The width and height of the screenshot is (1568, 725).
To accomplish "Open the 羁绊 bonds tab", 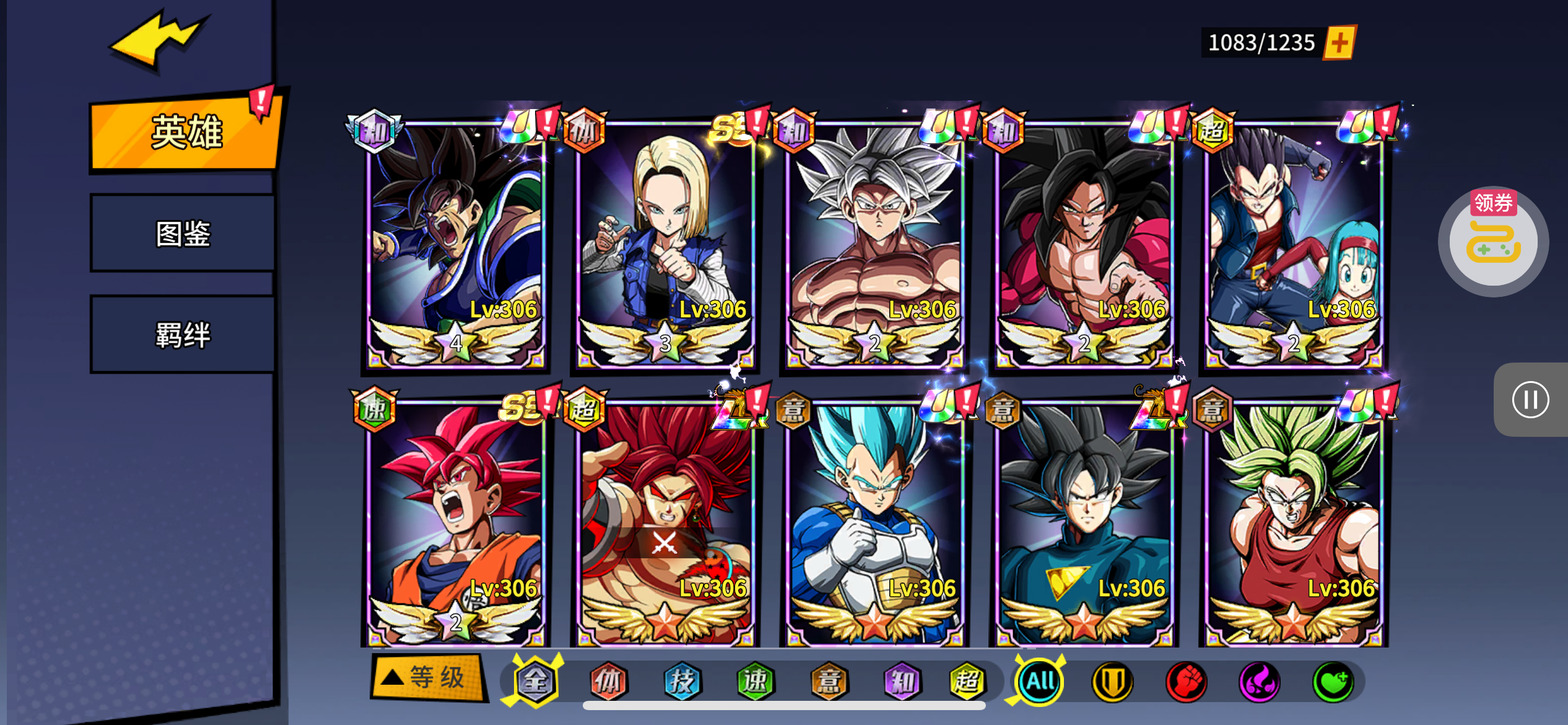I will click(x=183, y=335).
